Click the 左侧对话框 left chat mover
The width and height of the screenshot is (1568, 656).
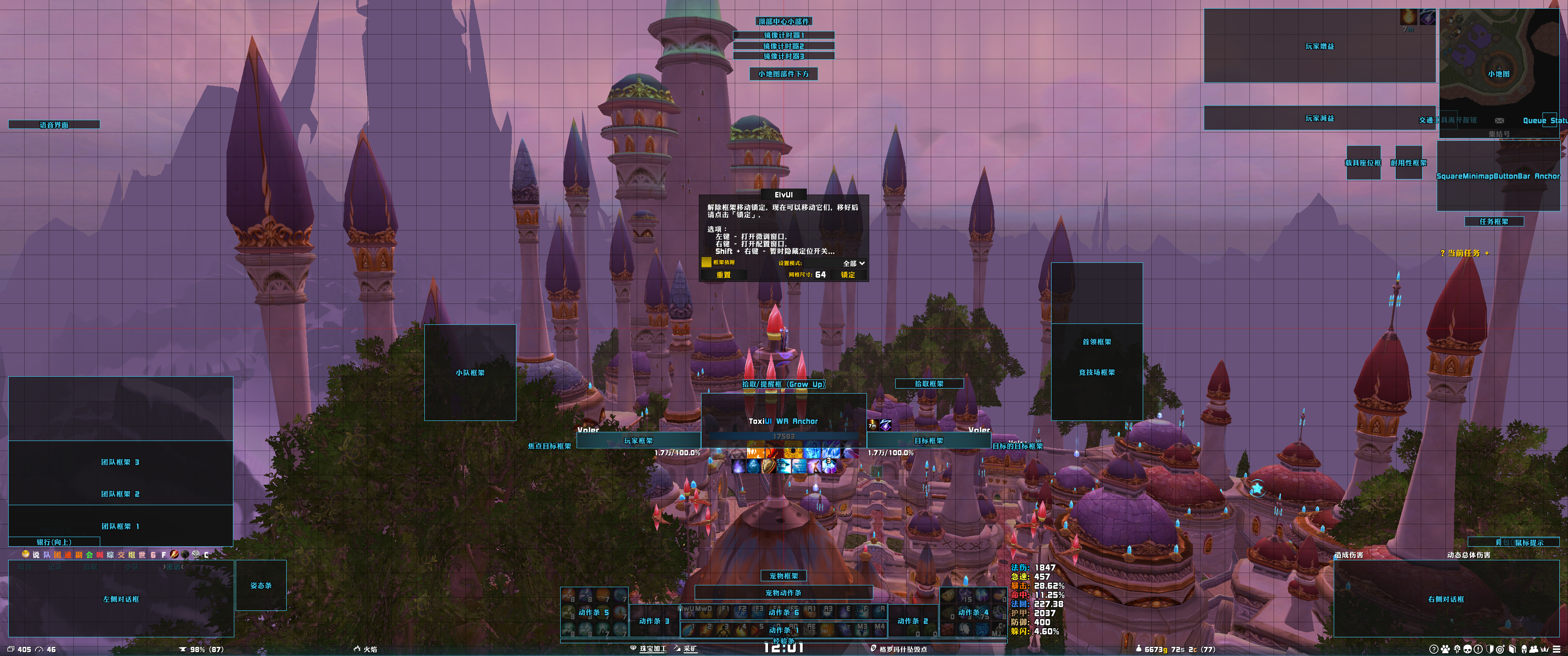click(x=120, y=599)
